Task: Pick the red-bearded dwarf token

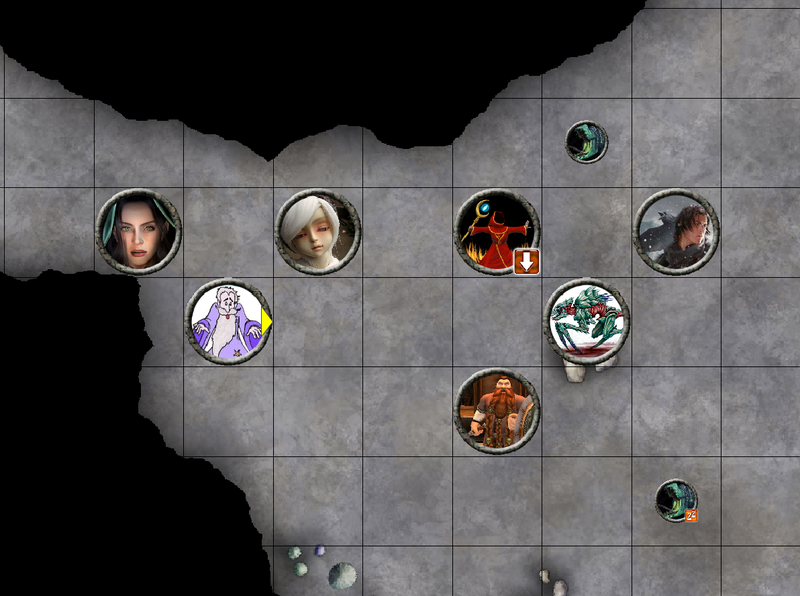Action: coord(497,410)
